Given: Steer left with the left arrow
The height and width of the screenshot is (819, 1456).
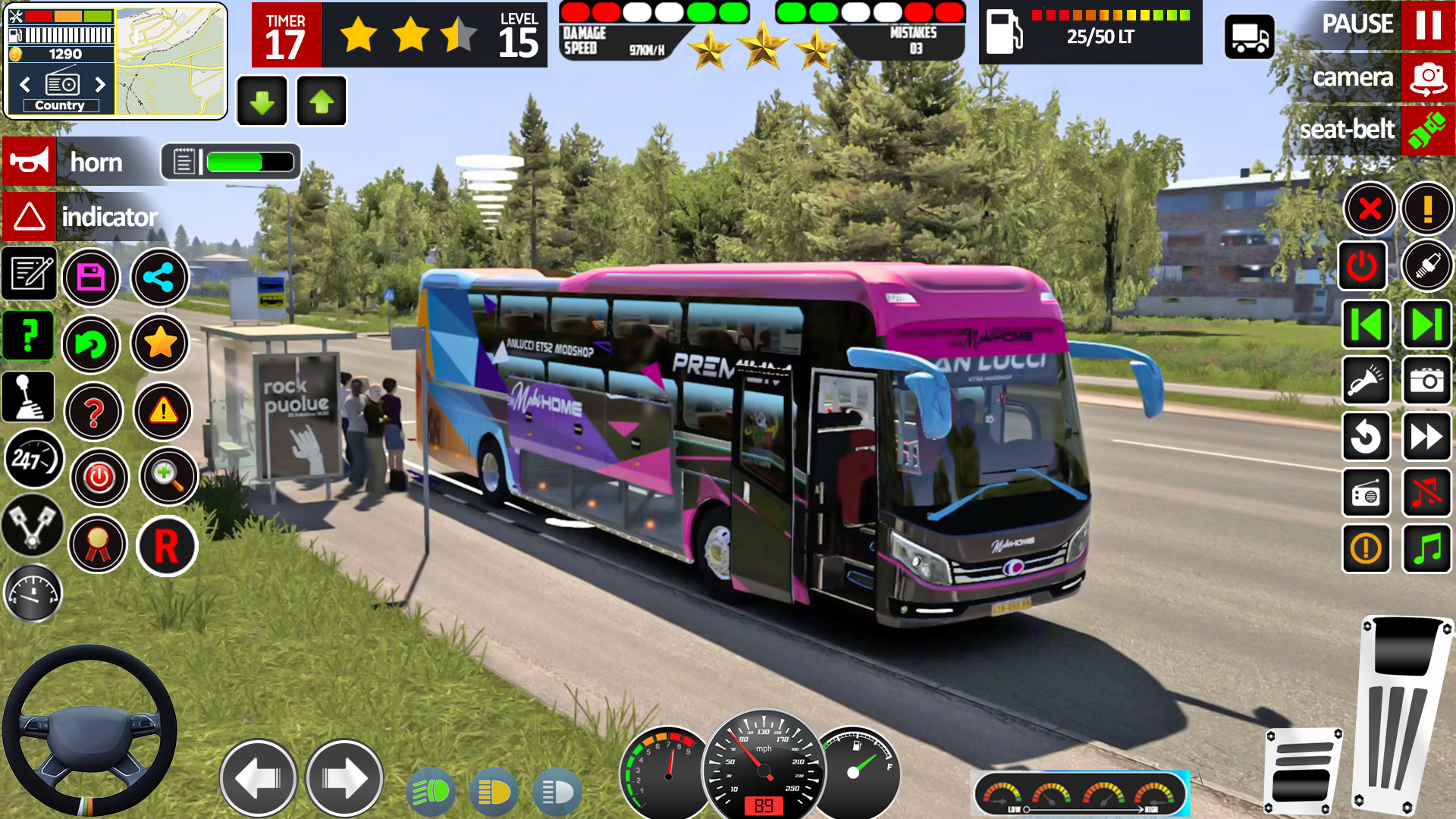Looking at the screenshot, I should [258, 778].
